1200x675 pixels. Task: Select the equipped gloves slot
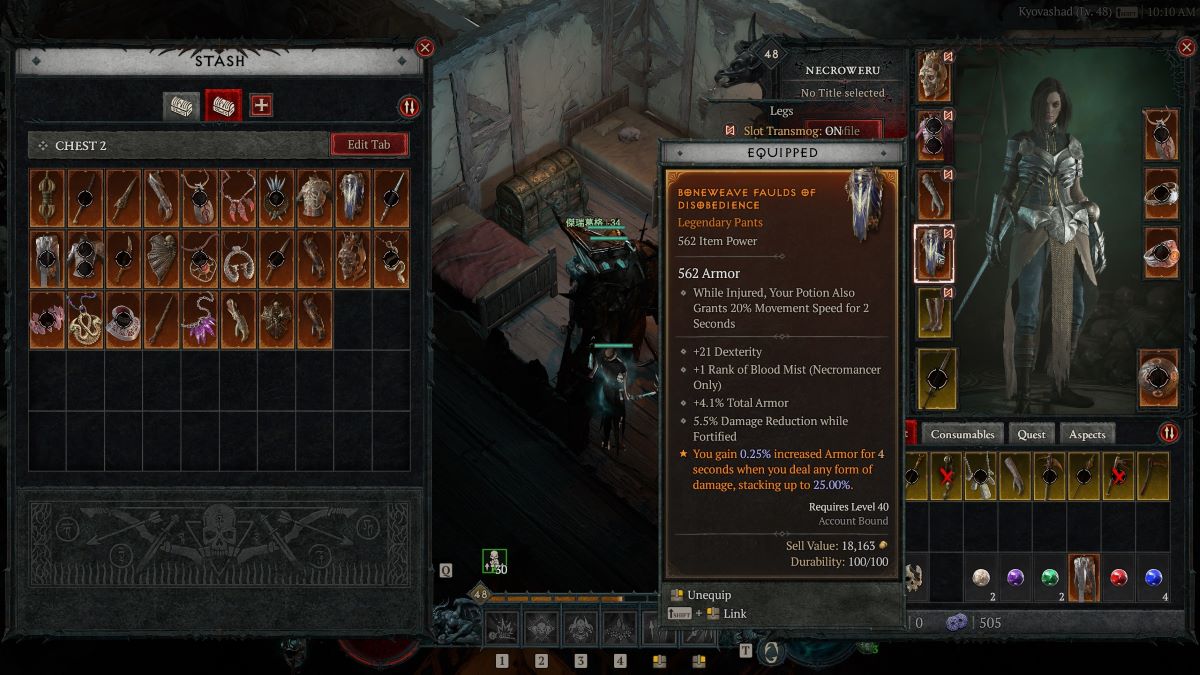tap(934, 194)
